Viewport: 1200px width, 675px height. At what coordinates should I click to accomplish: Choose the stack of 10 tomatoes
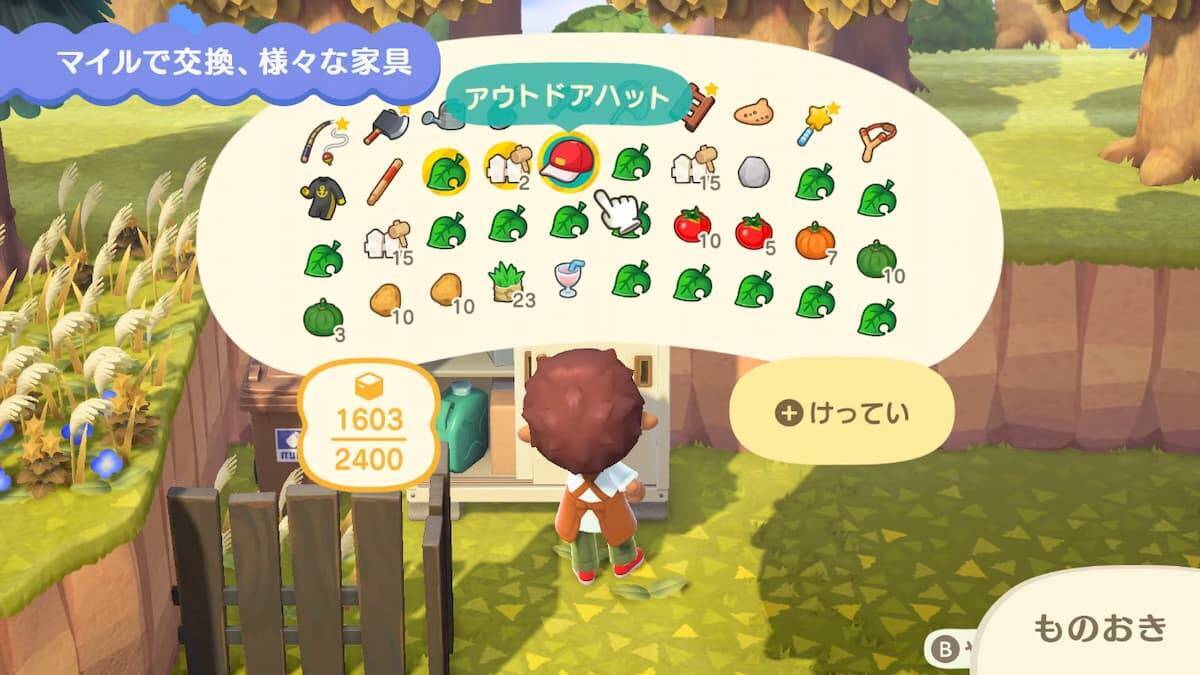691,226
